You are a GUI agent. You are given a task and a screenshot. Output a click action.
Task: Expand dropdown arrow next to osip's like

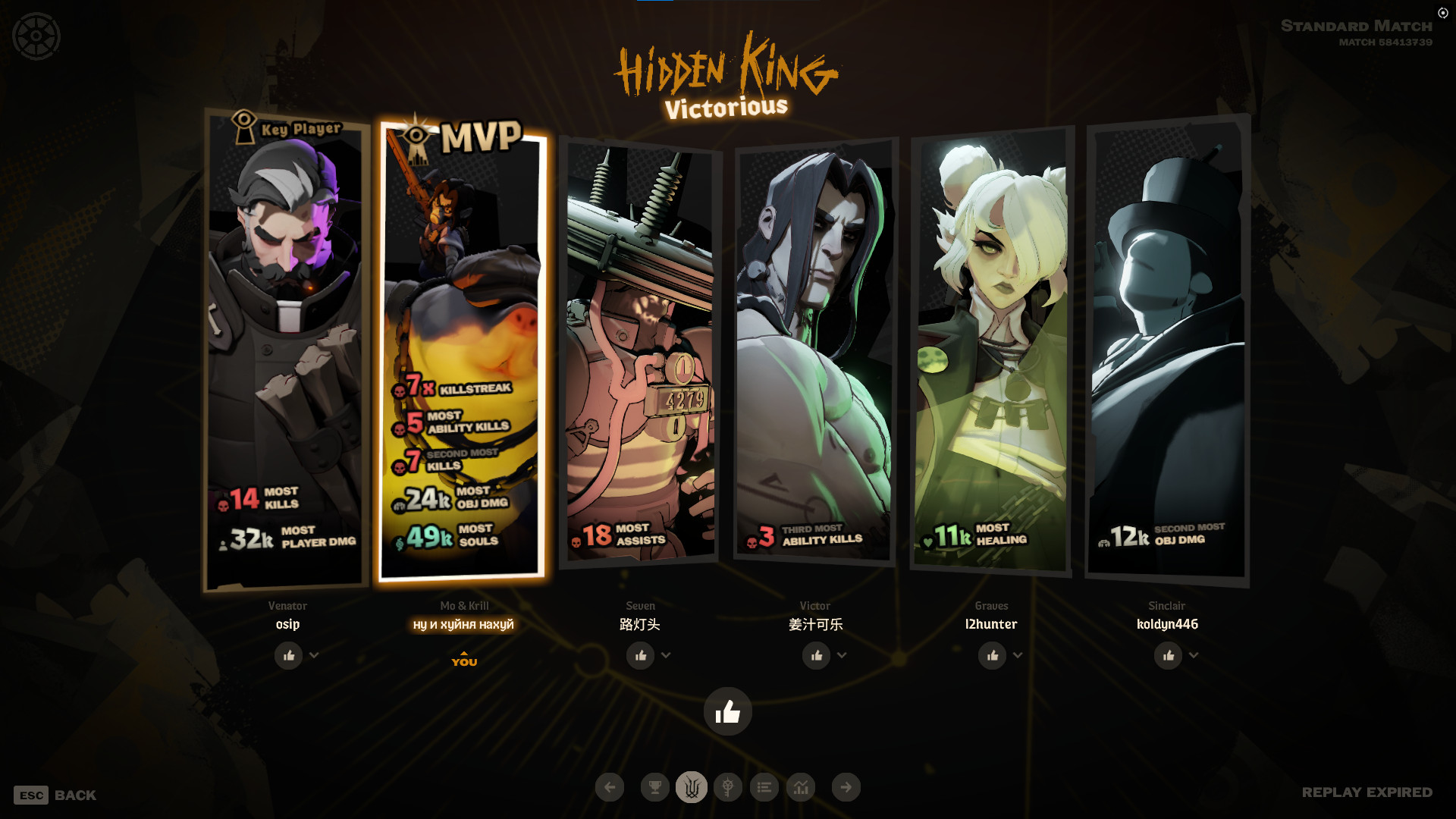(x=314, y=655)
